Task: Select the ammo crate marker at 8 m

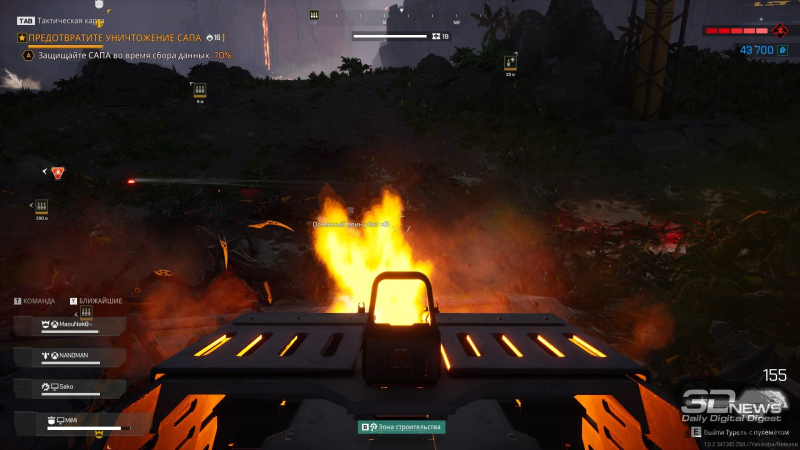Action: 199,90
